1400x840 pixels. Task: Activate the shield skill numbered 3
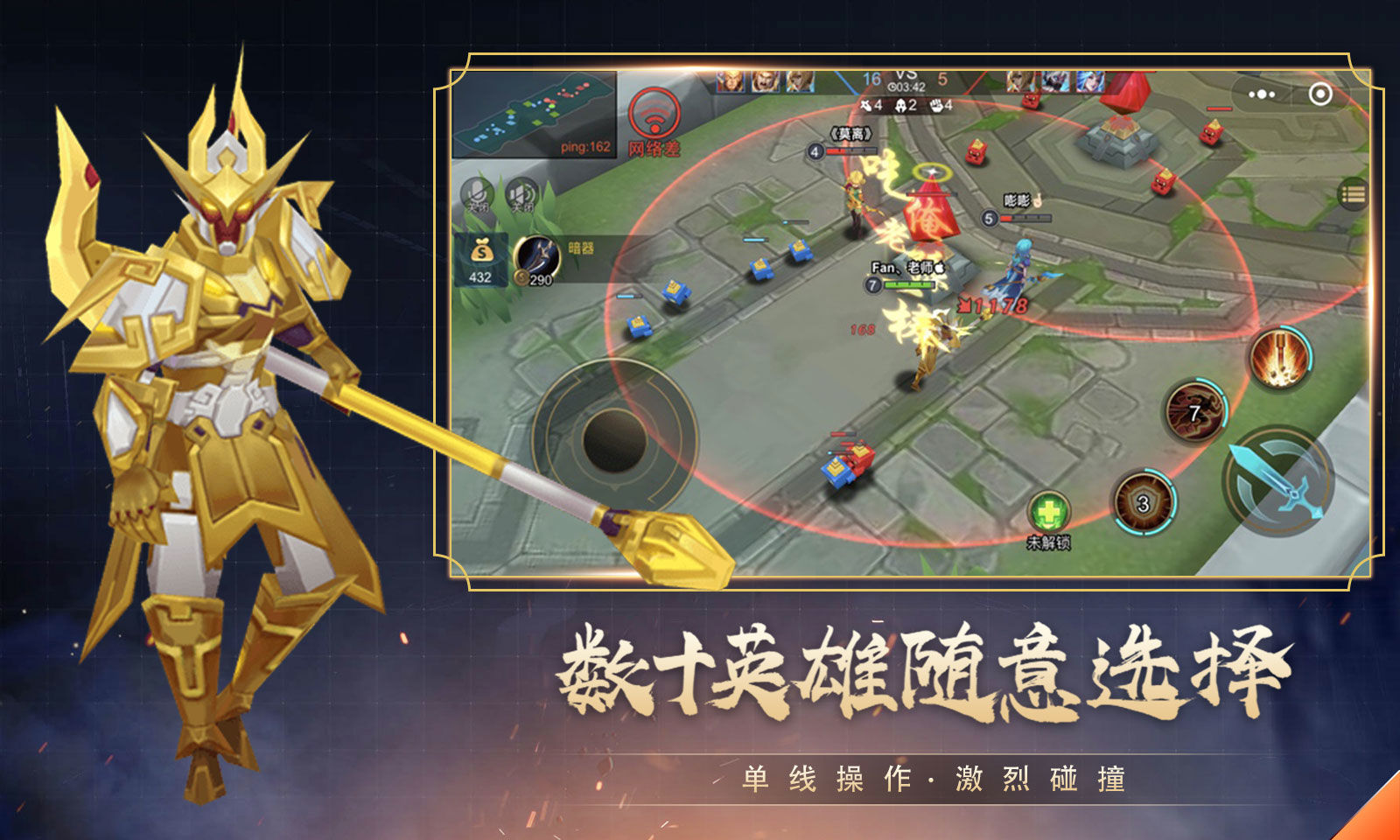[x=1143, y=501]
